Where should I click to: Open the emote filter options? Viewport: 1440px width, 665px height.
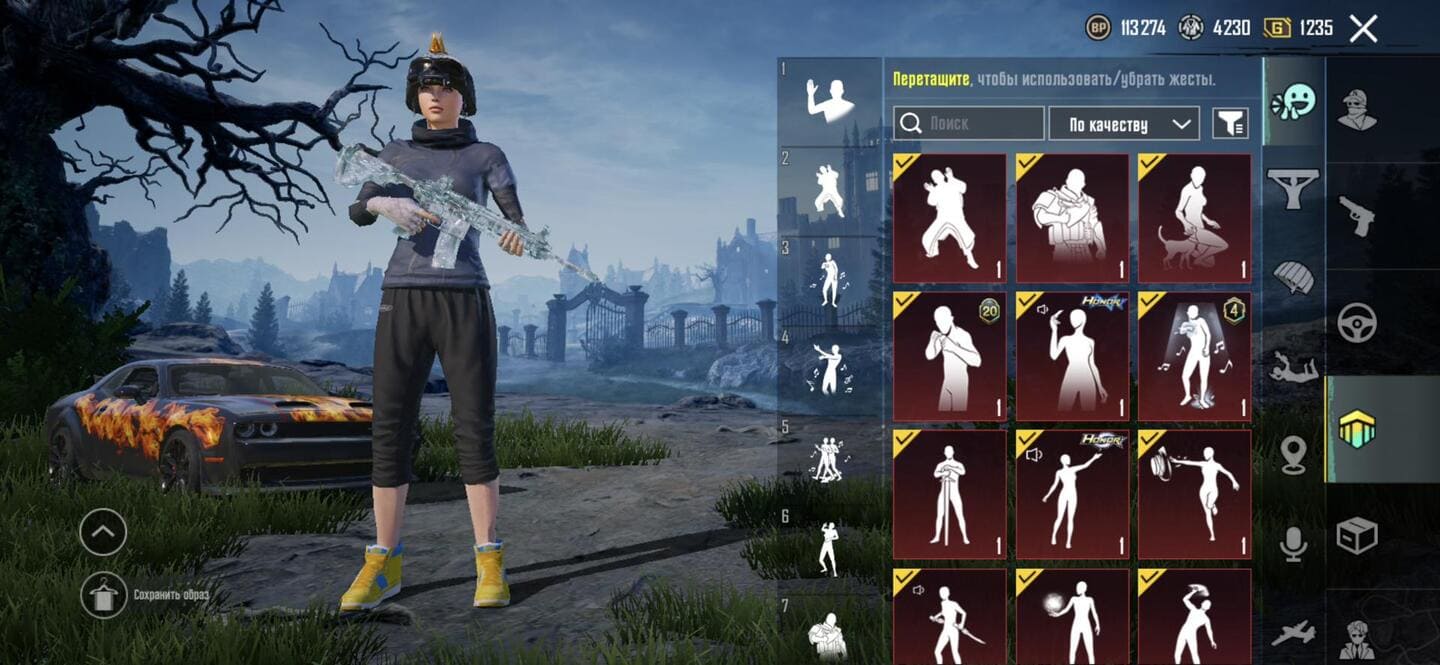pos(1230,124)
